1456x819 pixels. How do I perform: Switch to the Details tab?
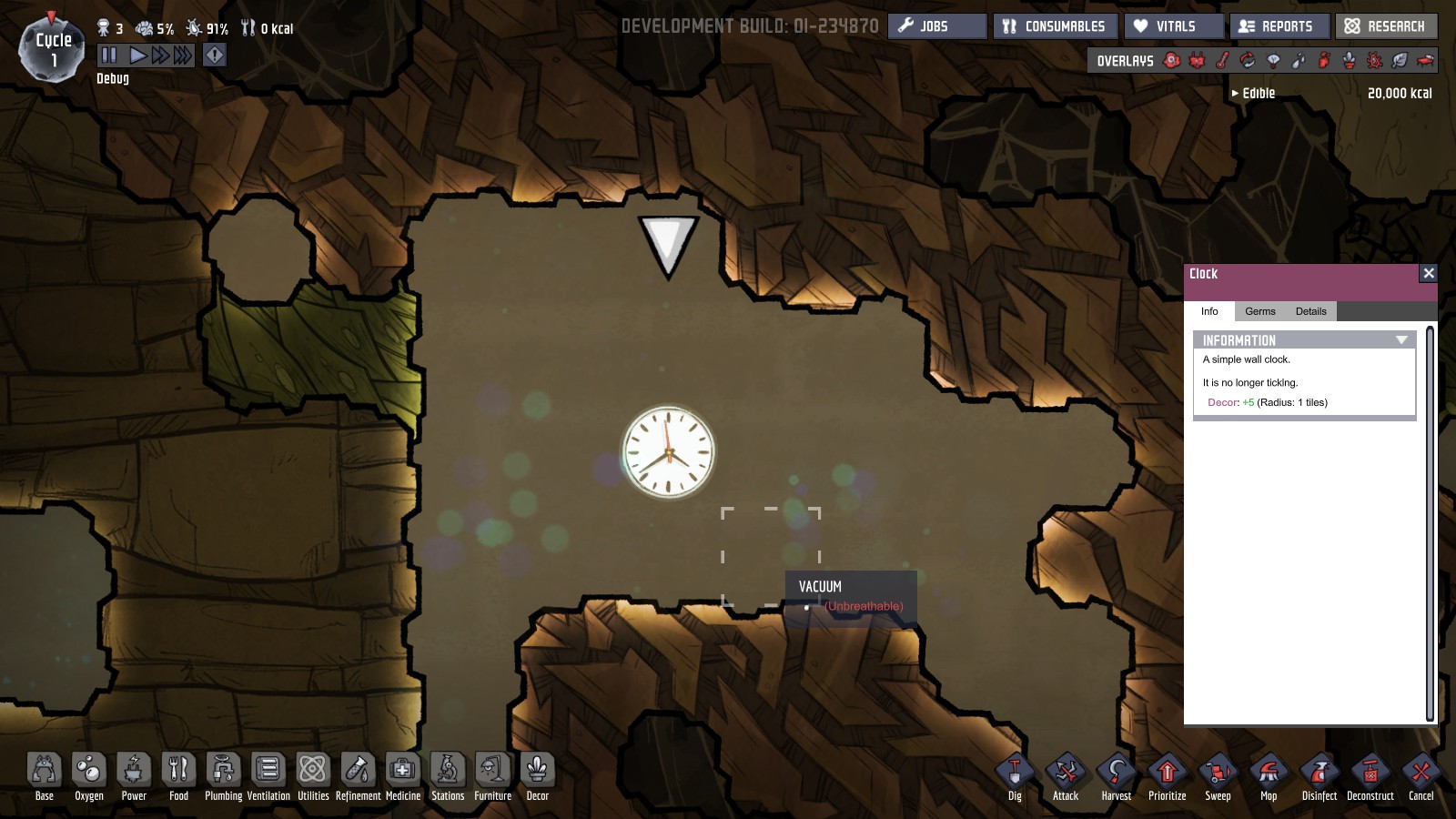point(1310,311)
